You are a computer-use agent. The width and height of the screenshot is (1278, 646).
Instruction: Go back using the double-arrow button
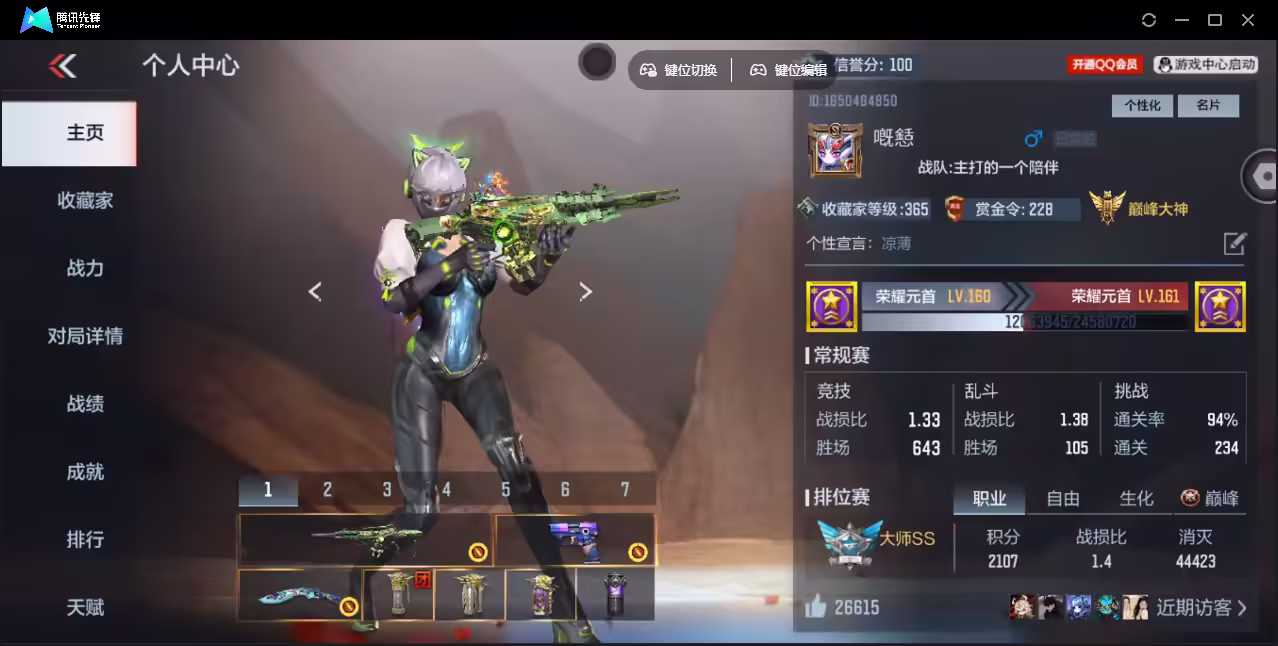(x=62, y=66)
